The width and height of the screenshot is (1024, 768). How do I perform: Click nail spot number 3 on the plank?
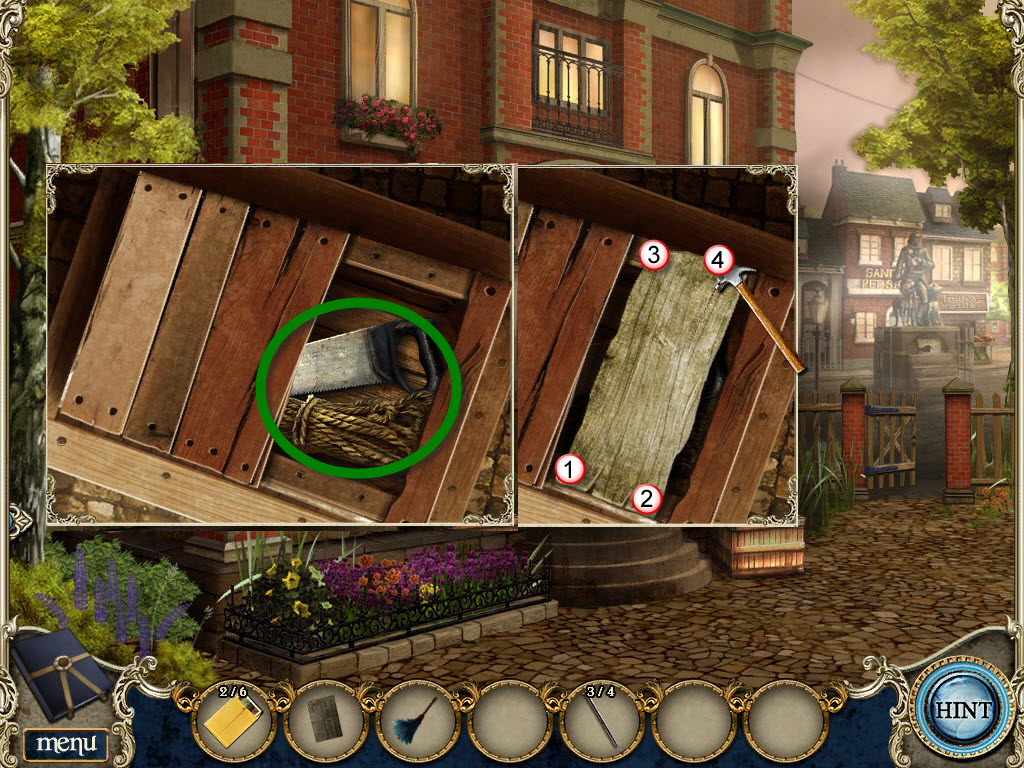tap(652, 255)
